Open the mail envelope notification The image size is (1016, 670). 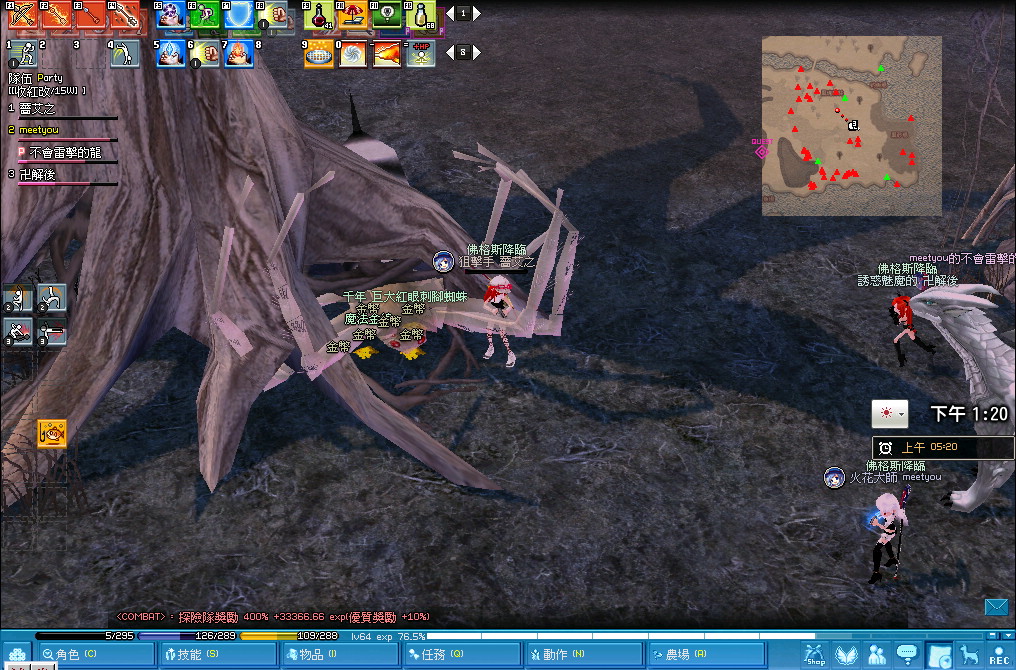[x=996, y=607]
